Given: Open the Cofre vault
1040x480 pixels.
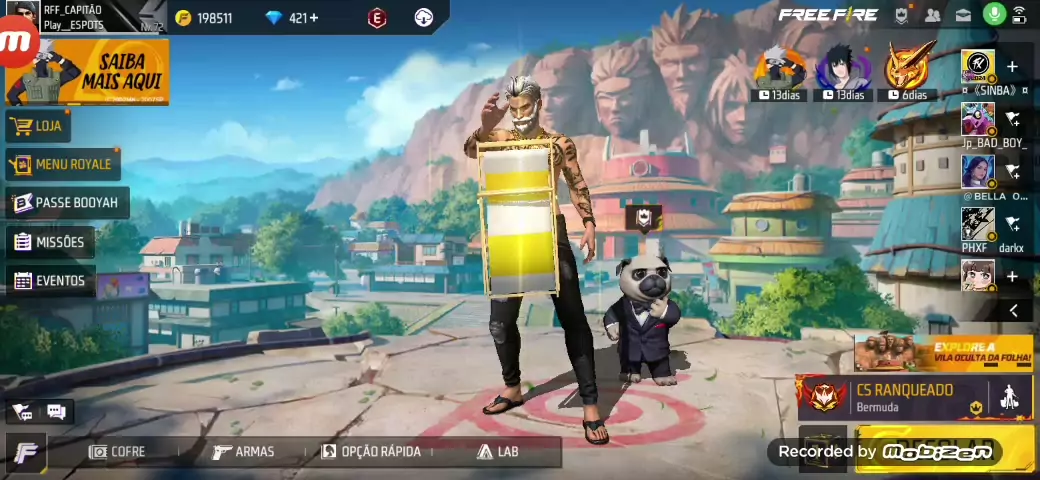Looking at the screenshot, I should point(117,452).
